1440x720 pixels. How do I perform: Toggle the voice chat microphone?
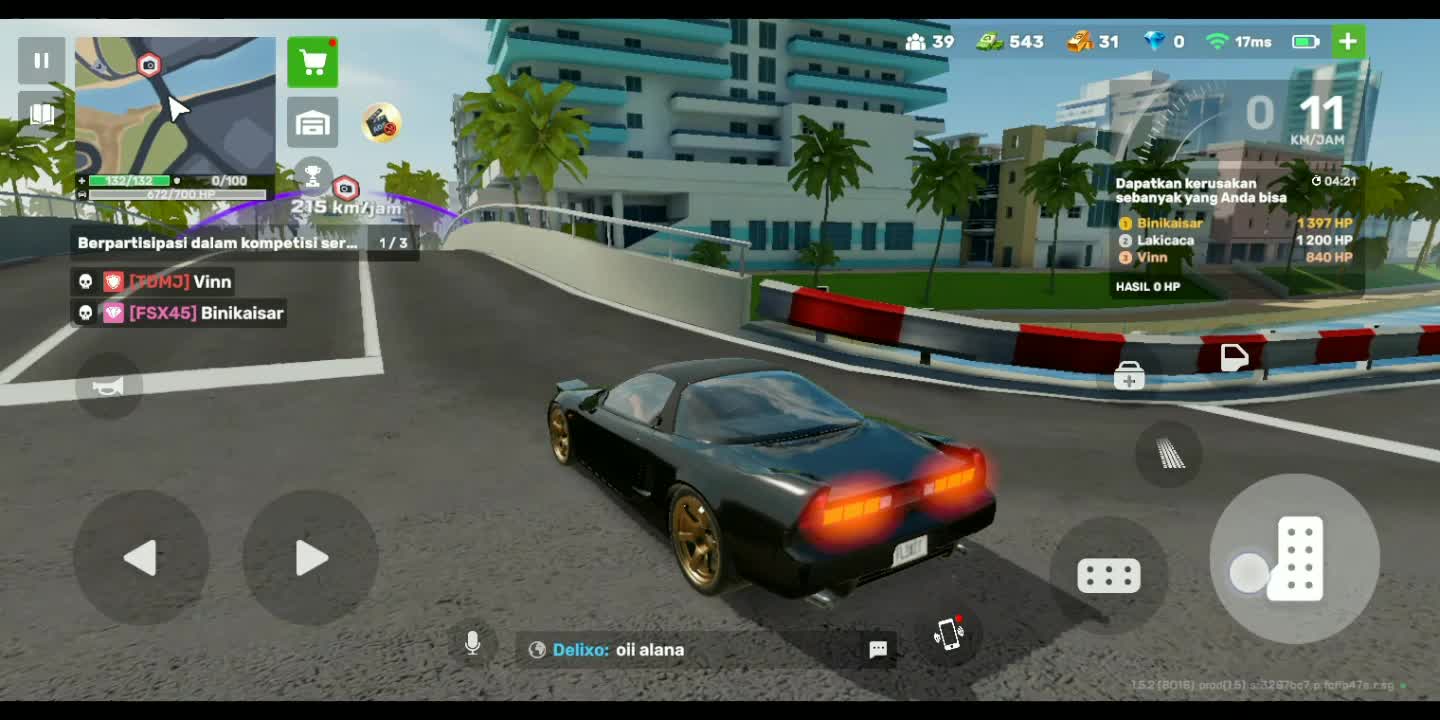pos(473,644)
